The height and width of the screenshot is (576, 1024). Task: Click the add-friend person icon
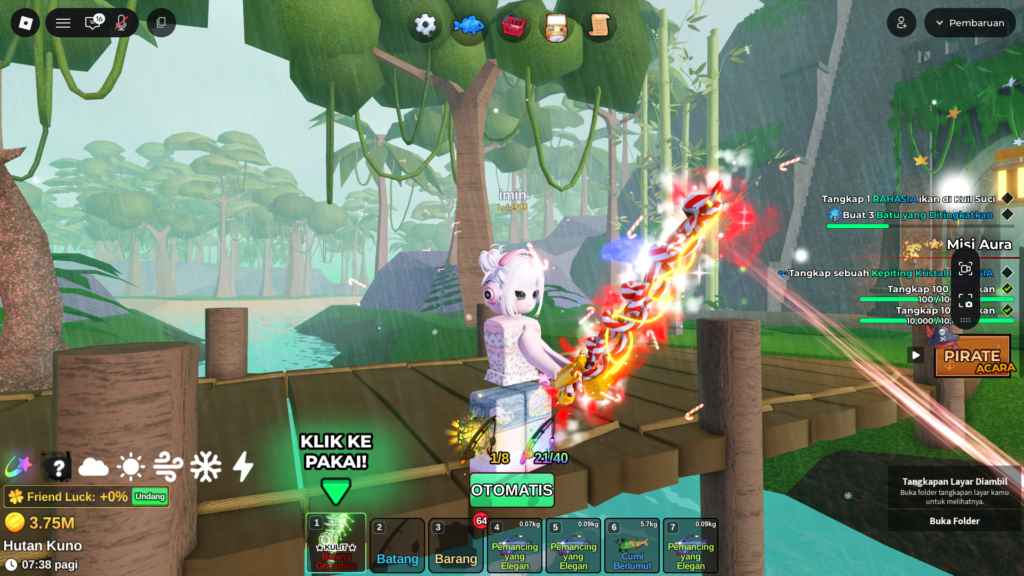click(902, 23)
